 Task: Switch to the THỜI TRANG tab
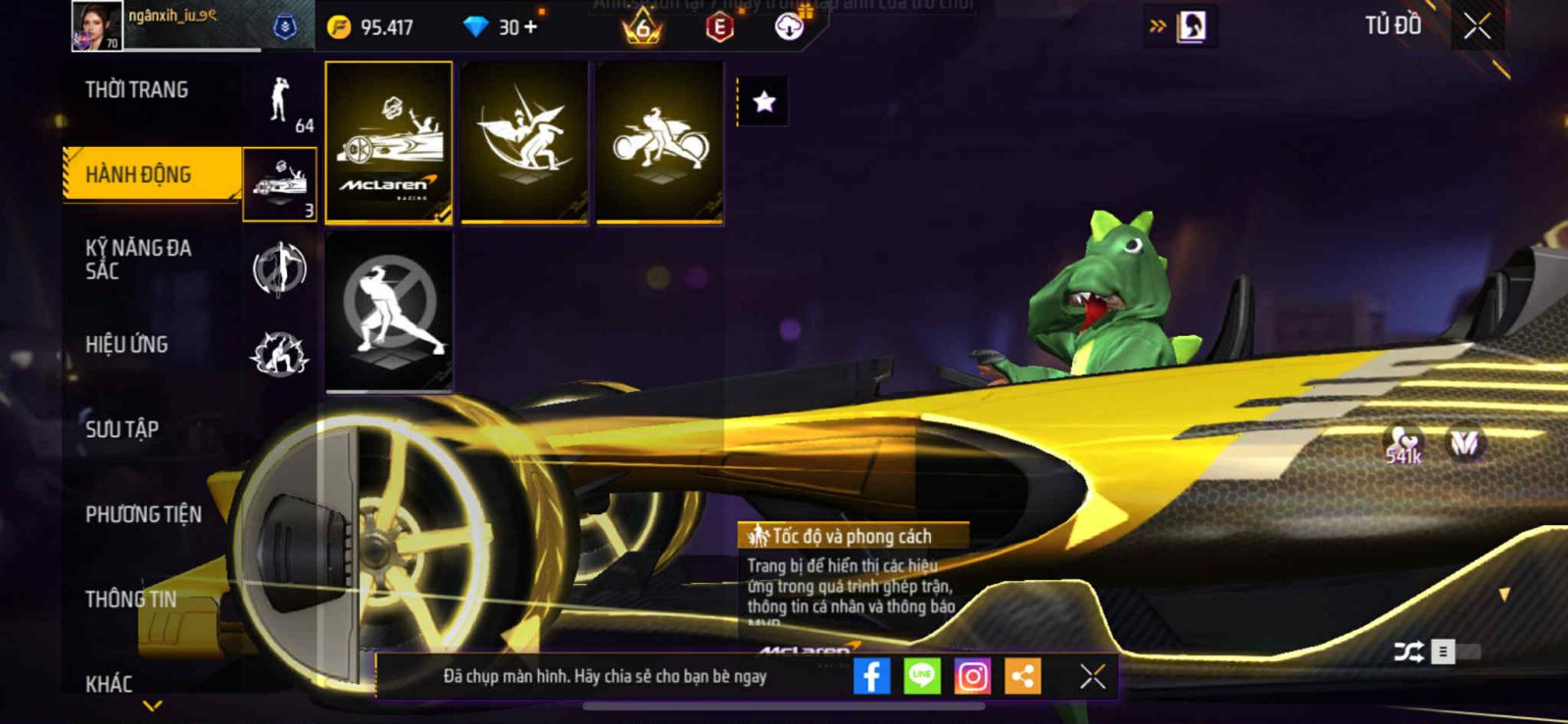click(137, 90)
